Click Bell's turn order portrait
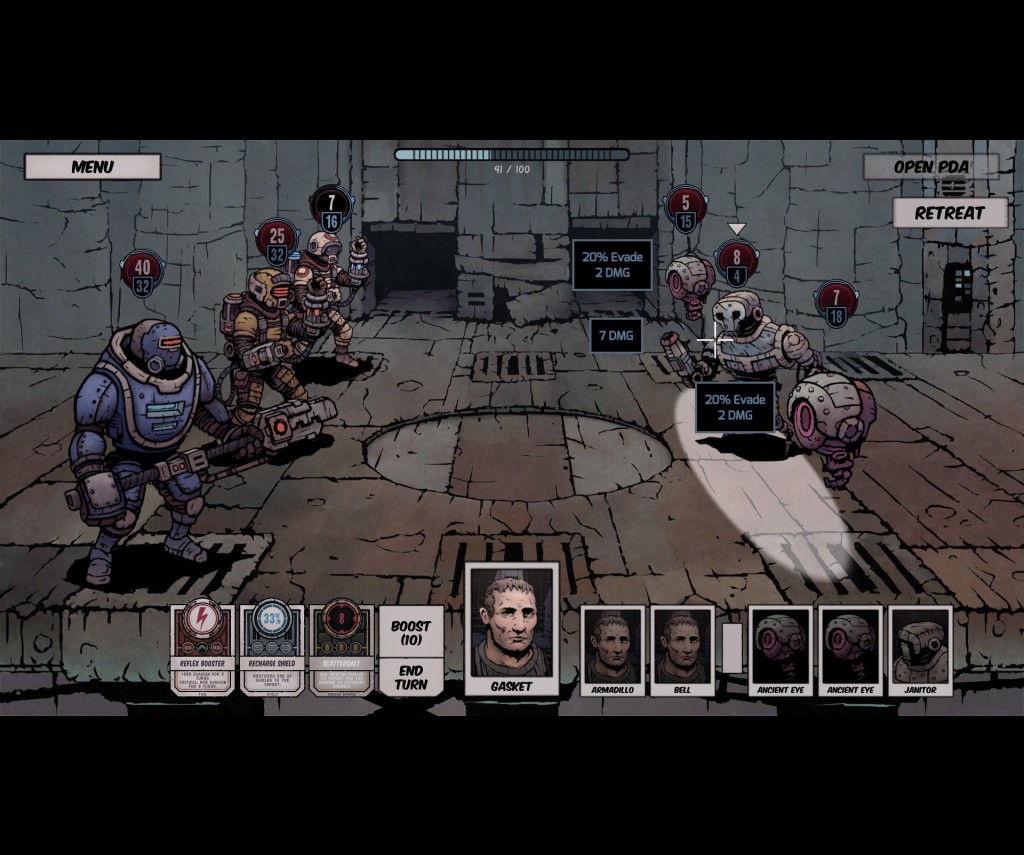This screenshot has height=855, width=1024. (682, 650)
